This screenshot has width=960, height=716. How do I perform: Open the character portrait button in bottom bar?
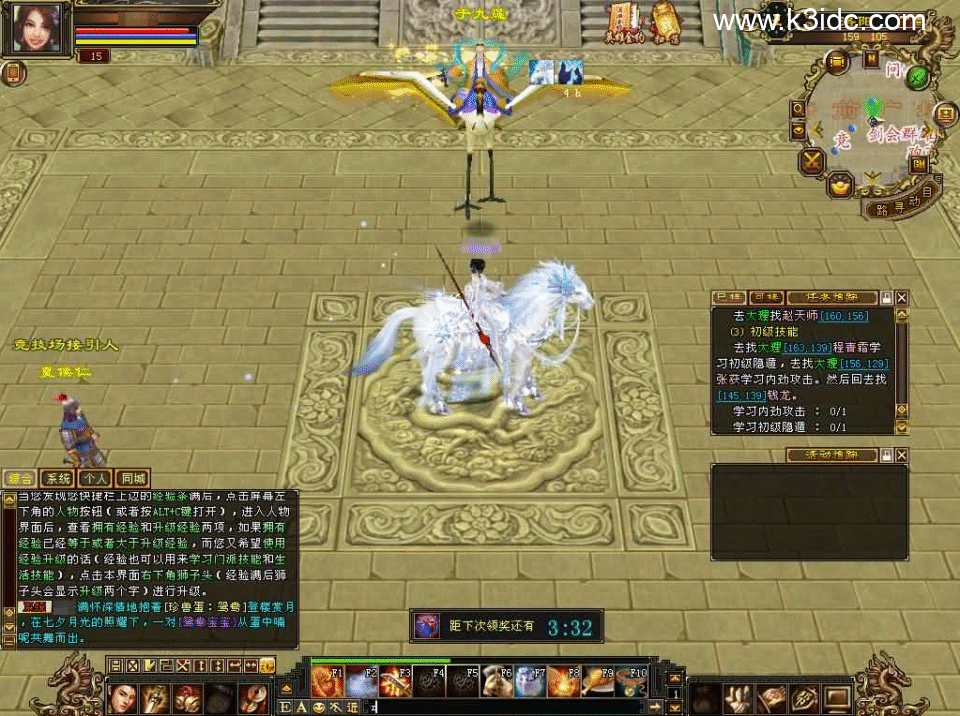[x=122, y=696]
